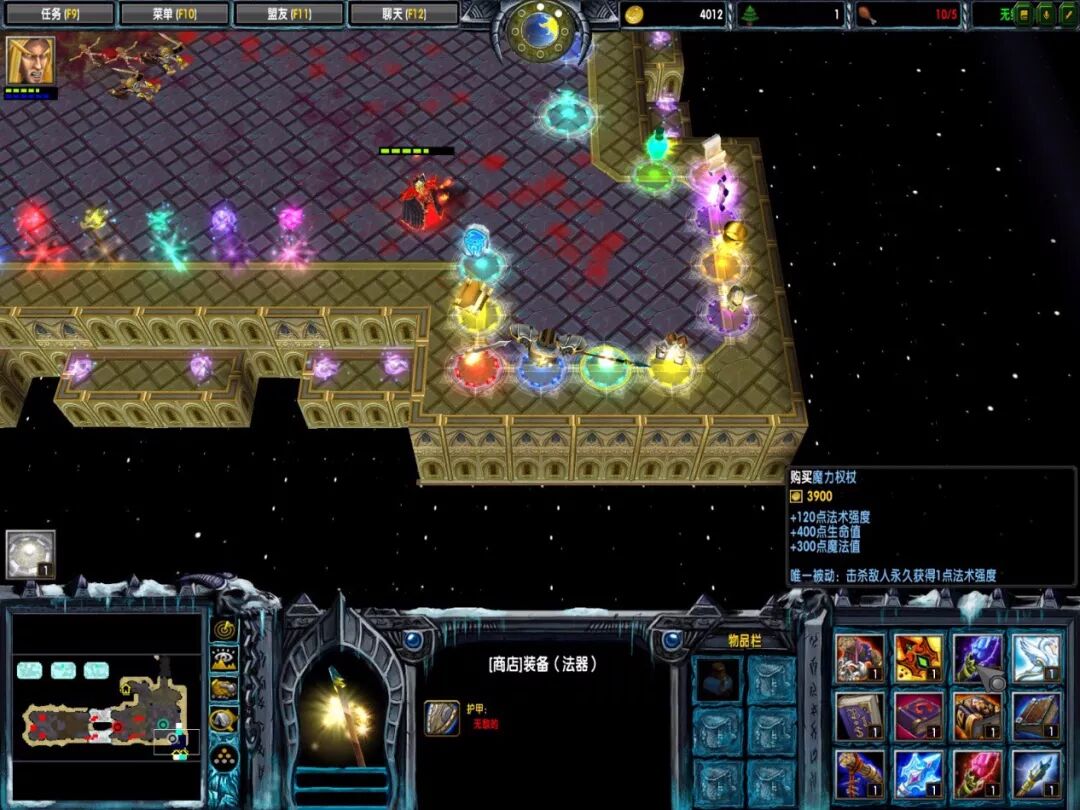This screenshot has width=1080, height=810.
Task: Buy the orange jeweled amulet item
Action: pos(918,659)
